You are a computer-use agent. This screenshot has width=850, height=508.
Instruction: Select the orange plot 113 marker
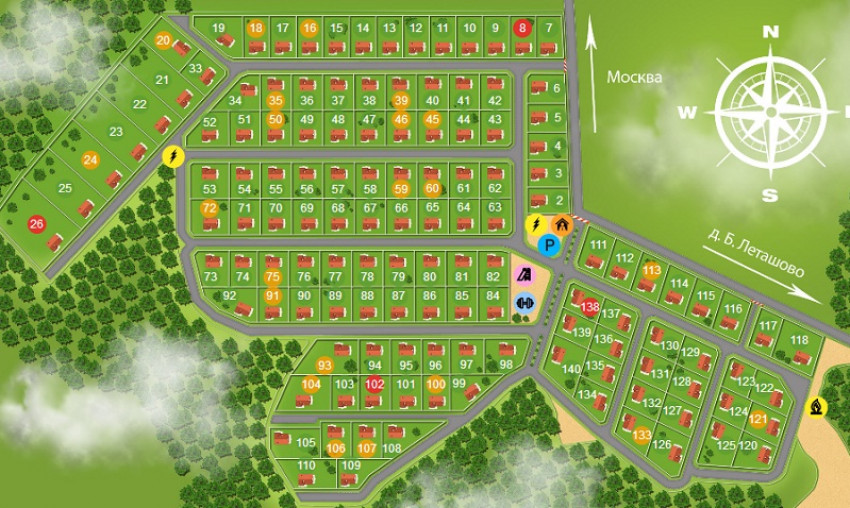tap(652, 270)
